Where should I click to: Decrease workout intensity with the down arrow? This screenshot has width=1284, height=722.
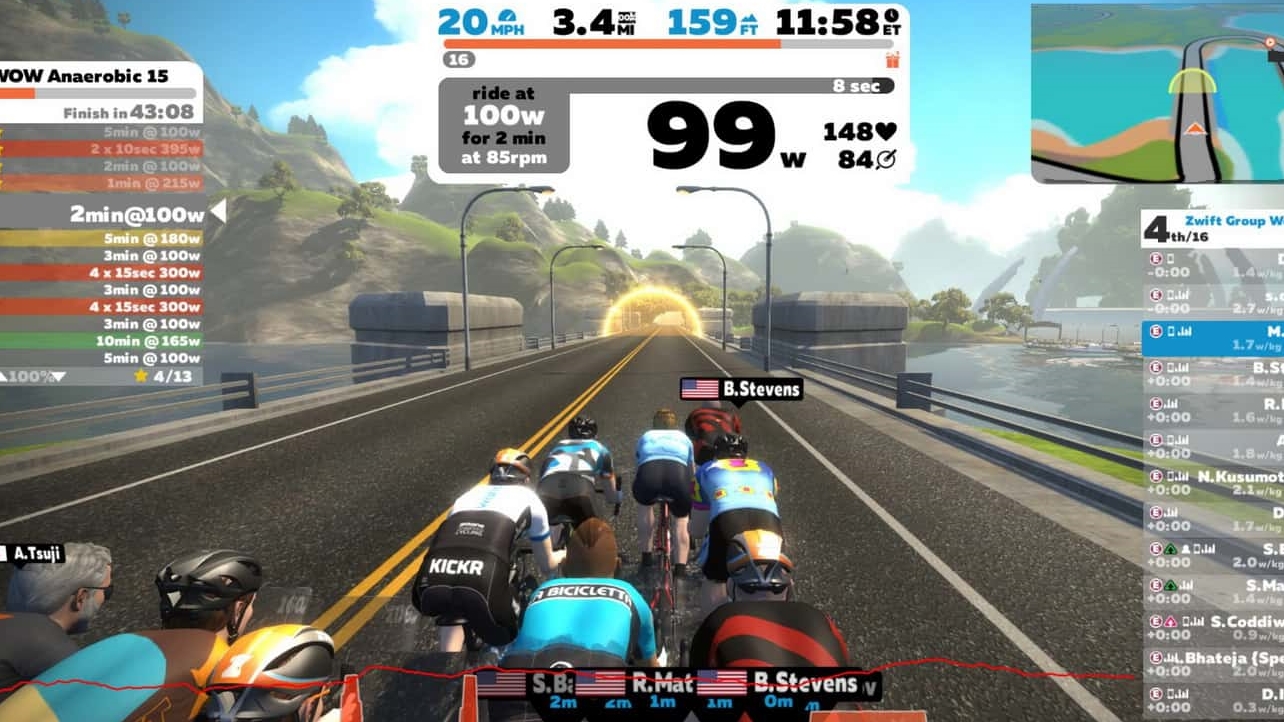(58, 376)
